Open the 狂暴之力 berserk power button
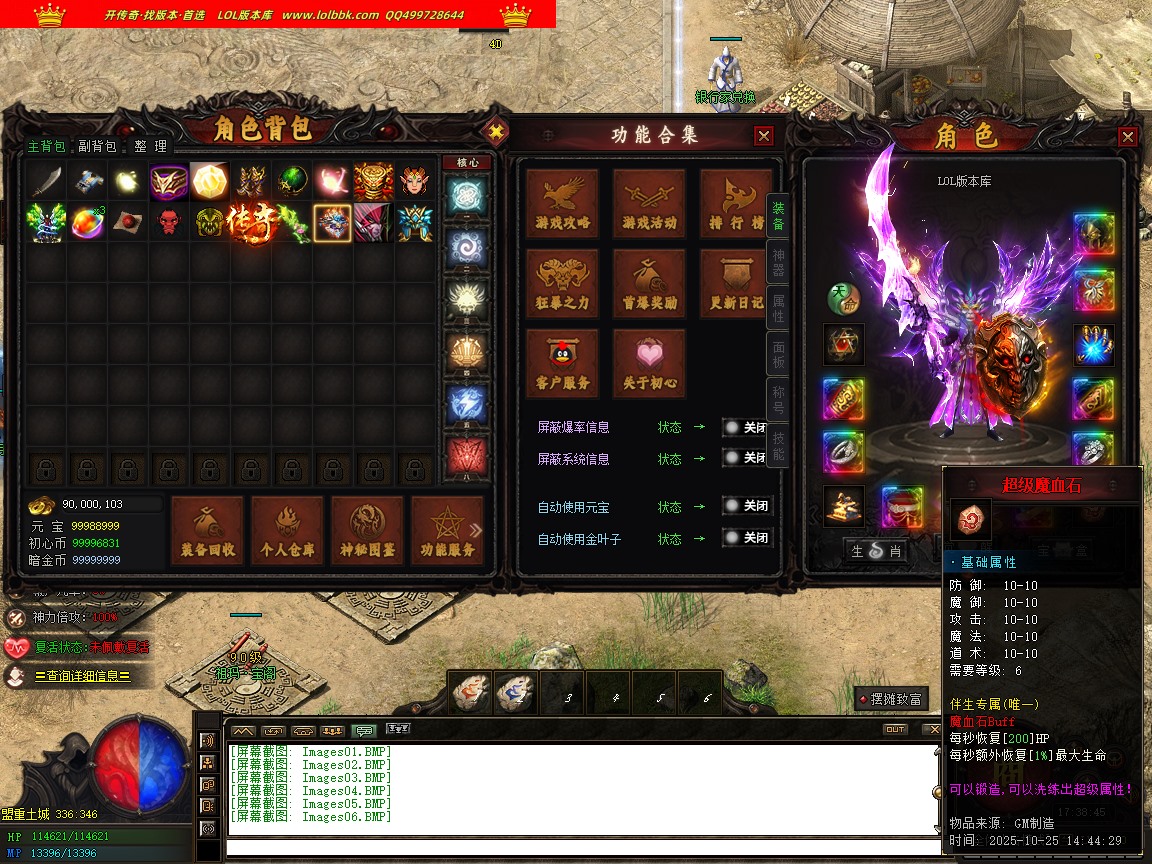Image resolution: width=1152 pixels, height=864 pixels. click(563, 284)
